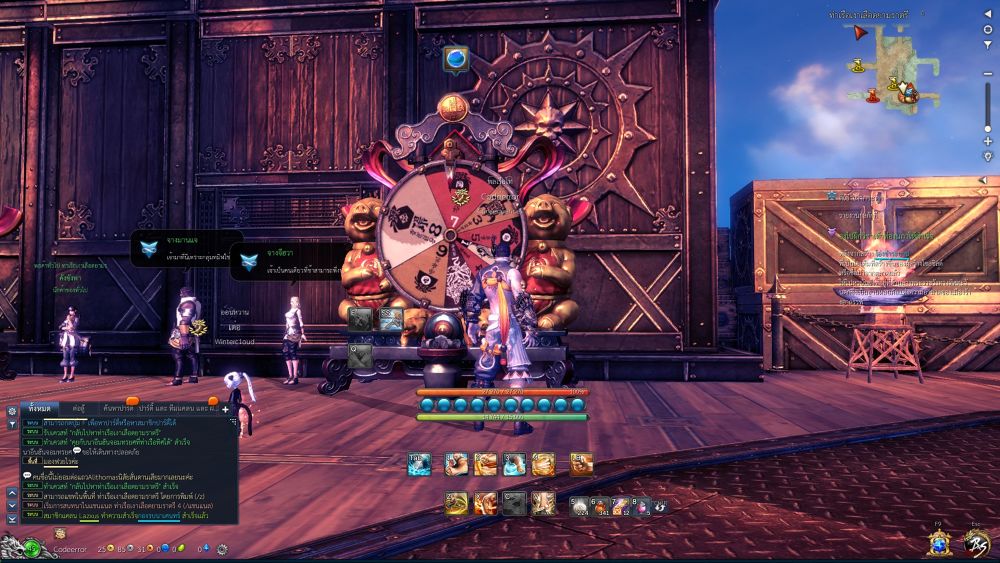1000x563 pixels.
Task: Switch to the ต่อสู้ chat tab
Action: tap(78, 409)
